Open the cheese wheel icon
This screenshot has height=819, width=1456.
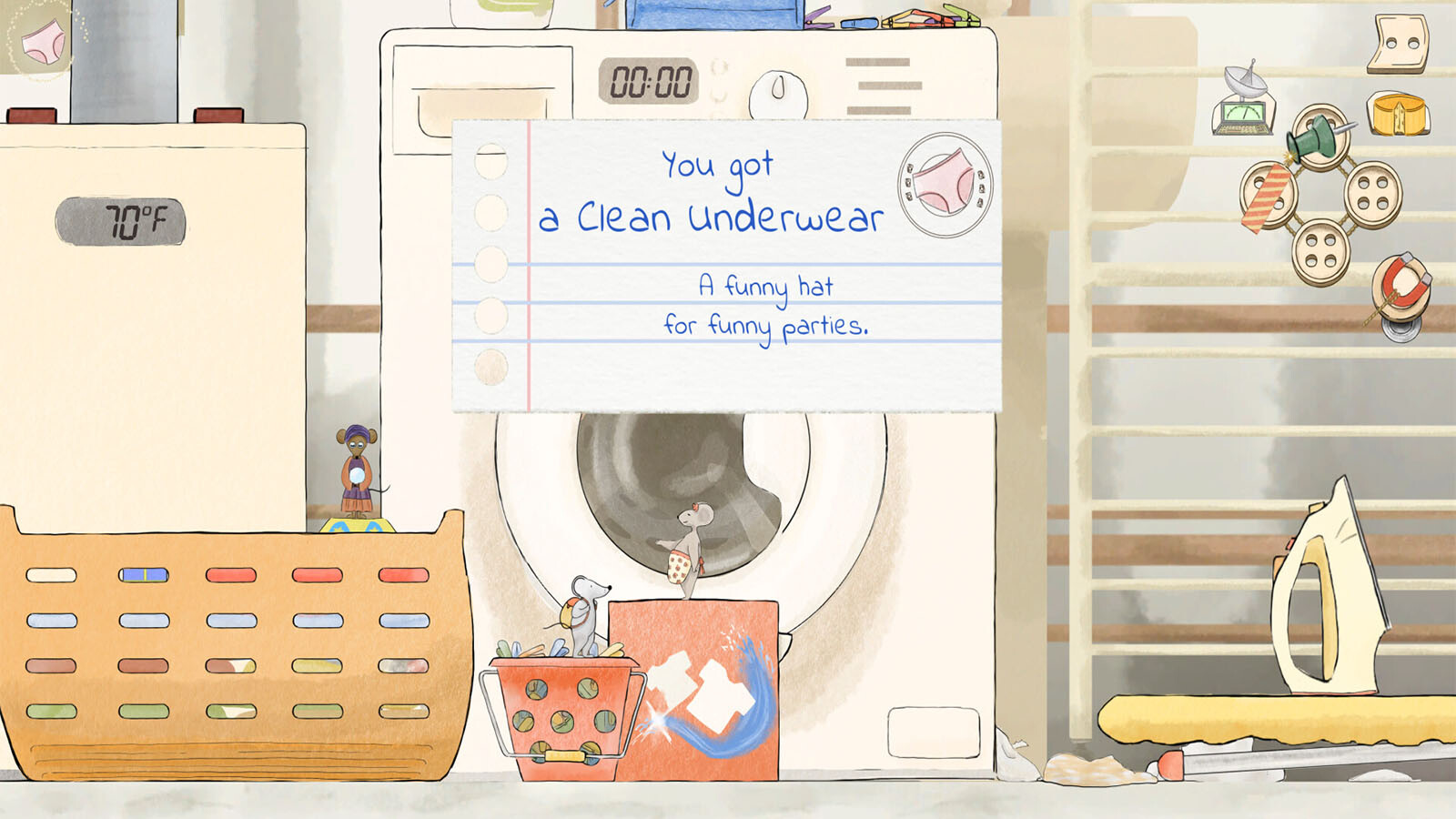[x=1398, y=115]
